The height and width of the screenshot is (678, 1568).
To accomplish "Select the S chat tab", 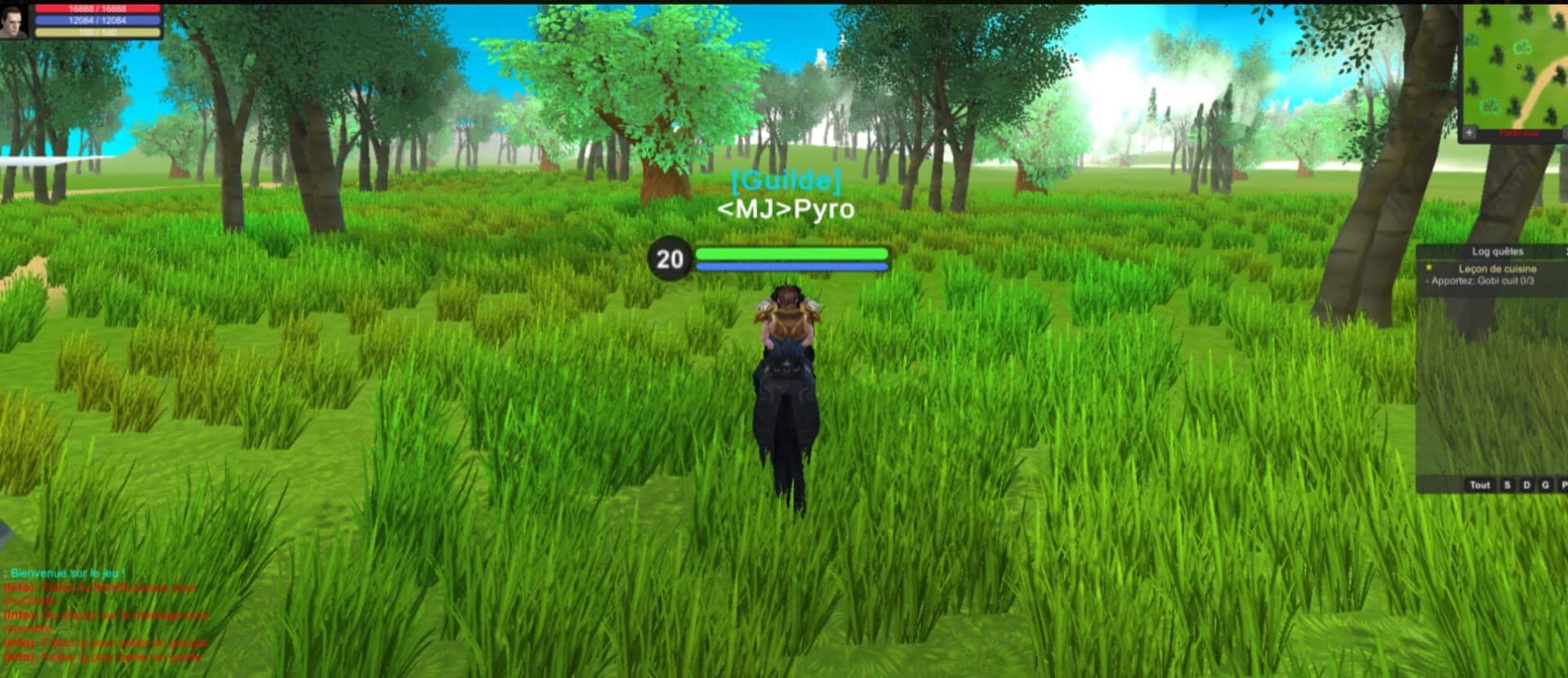I will (1507, 485).
